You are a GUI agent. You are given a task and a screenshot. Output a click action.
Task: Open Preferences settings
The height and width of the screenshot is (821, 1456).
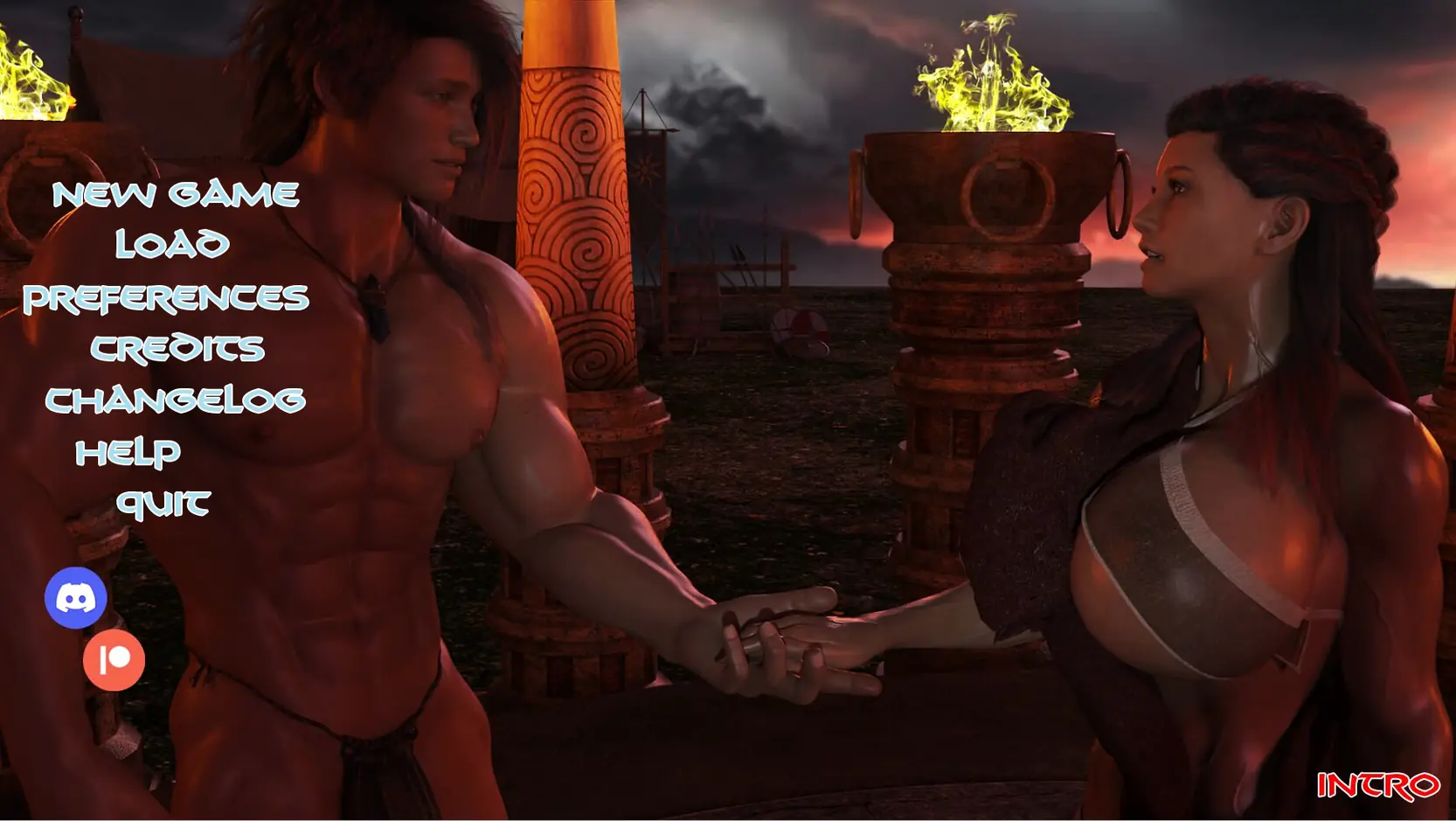tap(166, 298)
